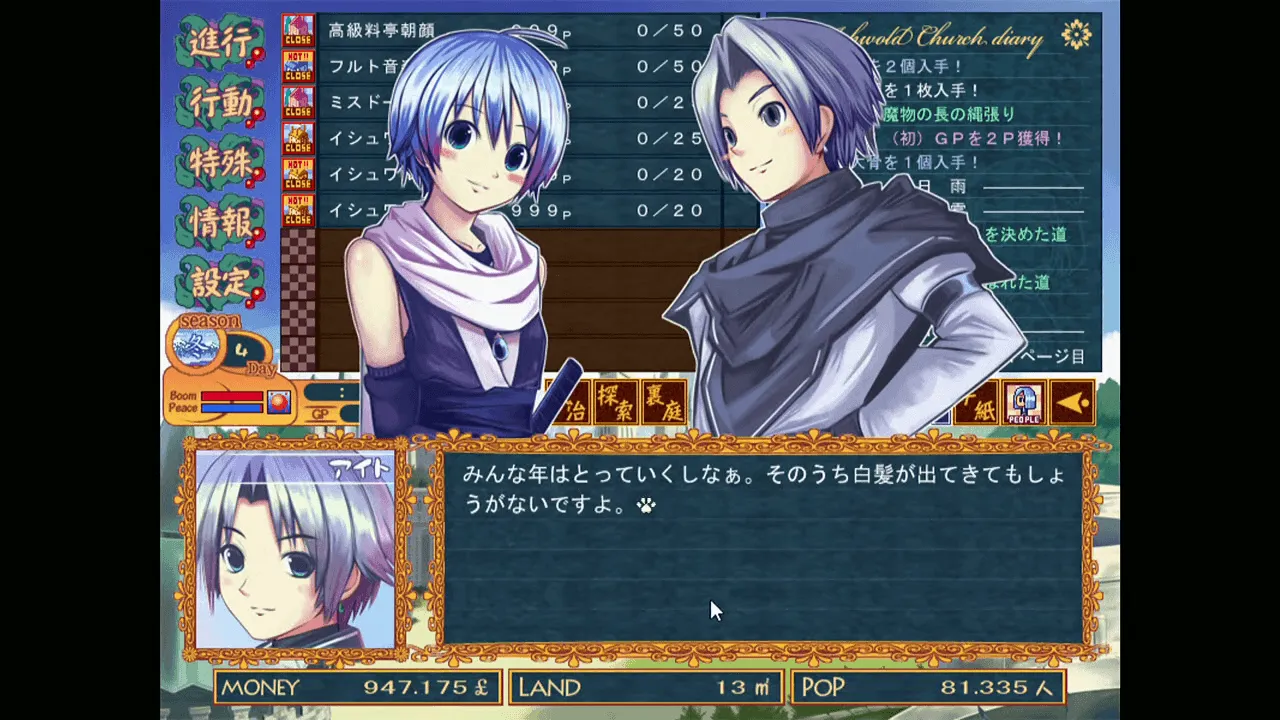Open the PEOPLE icon
This screenshot has height=720, width=1280.
point(1024,403)
